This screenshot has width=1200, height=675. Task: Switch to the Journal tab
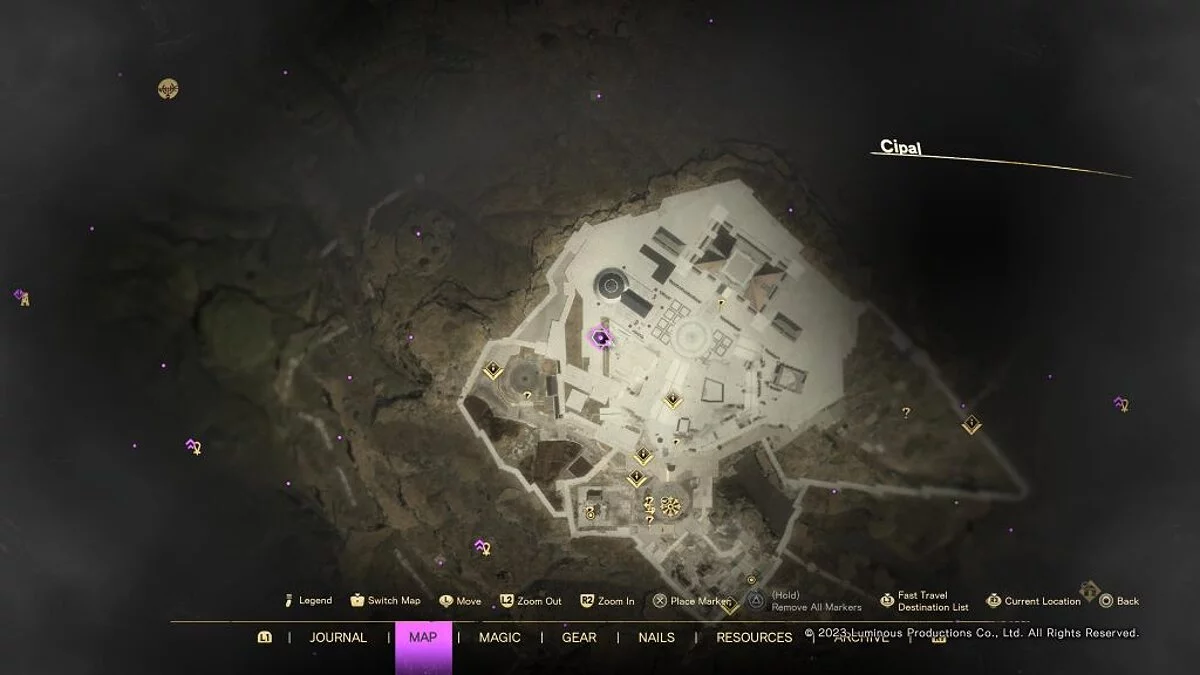click(x=338, y=637)
